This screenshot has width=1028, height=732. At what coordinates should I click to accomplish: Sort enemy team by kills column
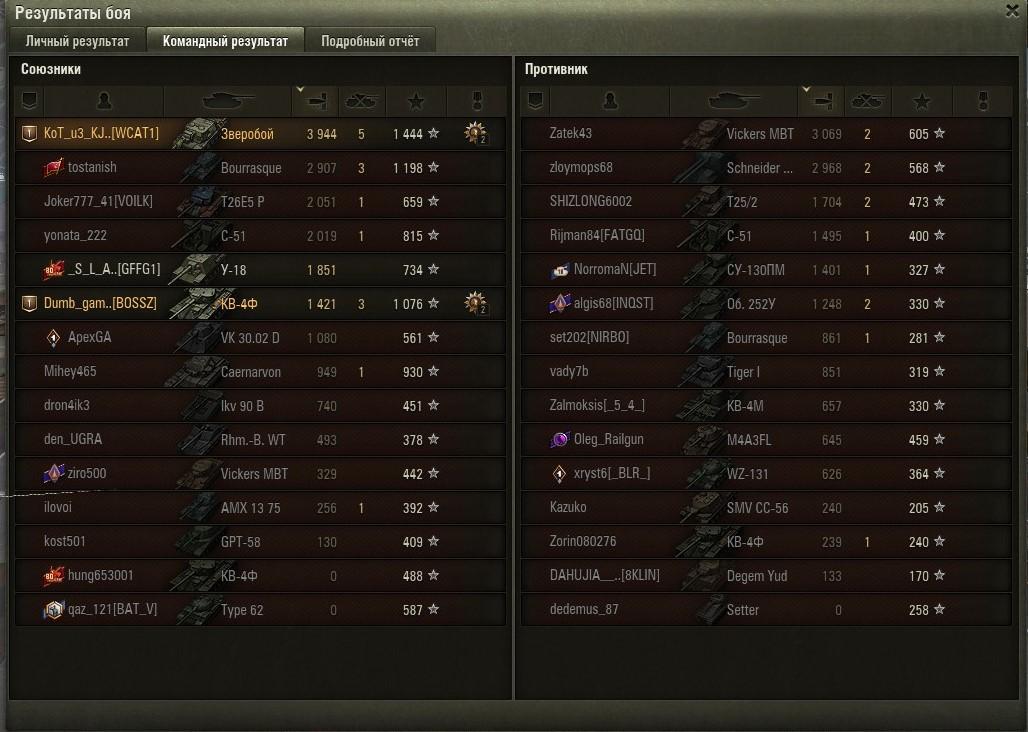pyautogui.click(x=867, y=101)
